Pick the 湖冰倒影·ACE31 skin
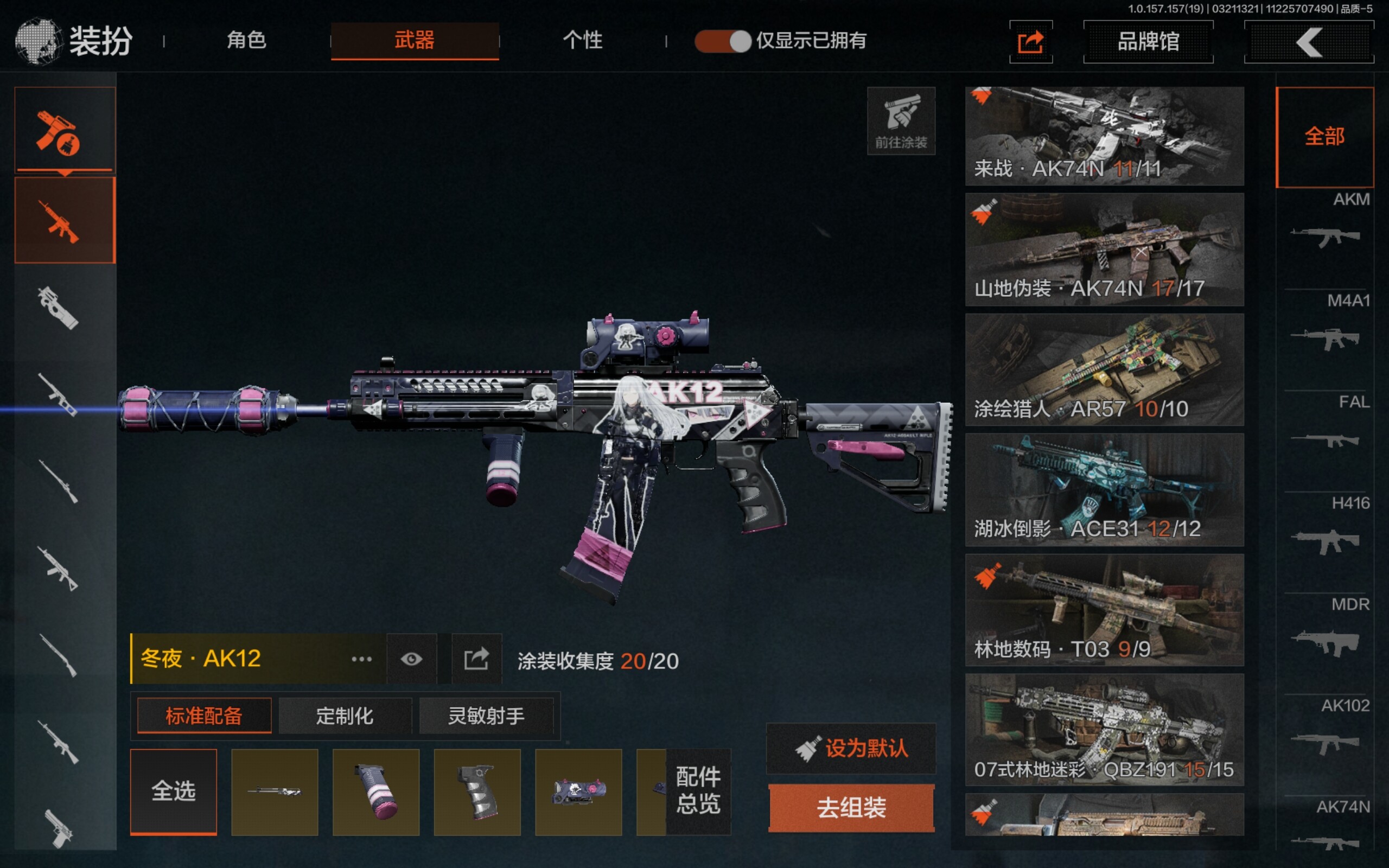The image size is (1389, 868). coord(1104,490)
